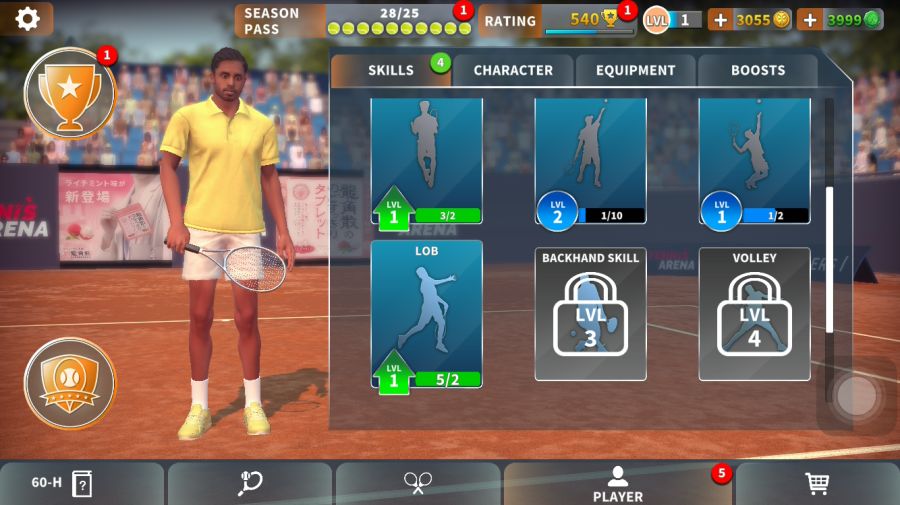Add more green tennis balls
Screen dimensions: 900x505
[809, 19]
